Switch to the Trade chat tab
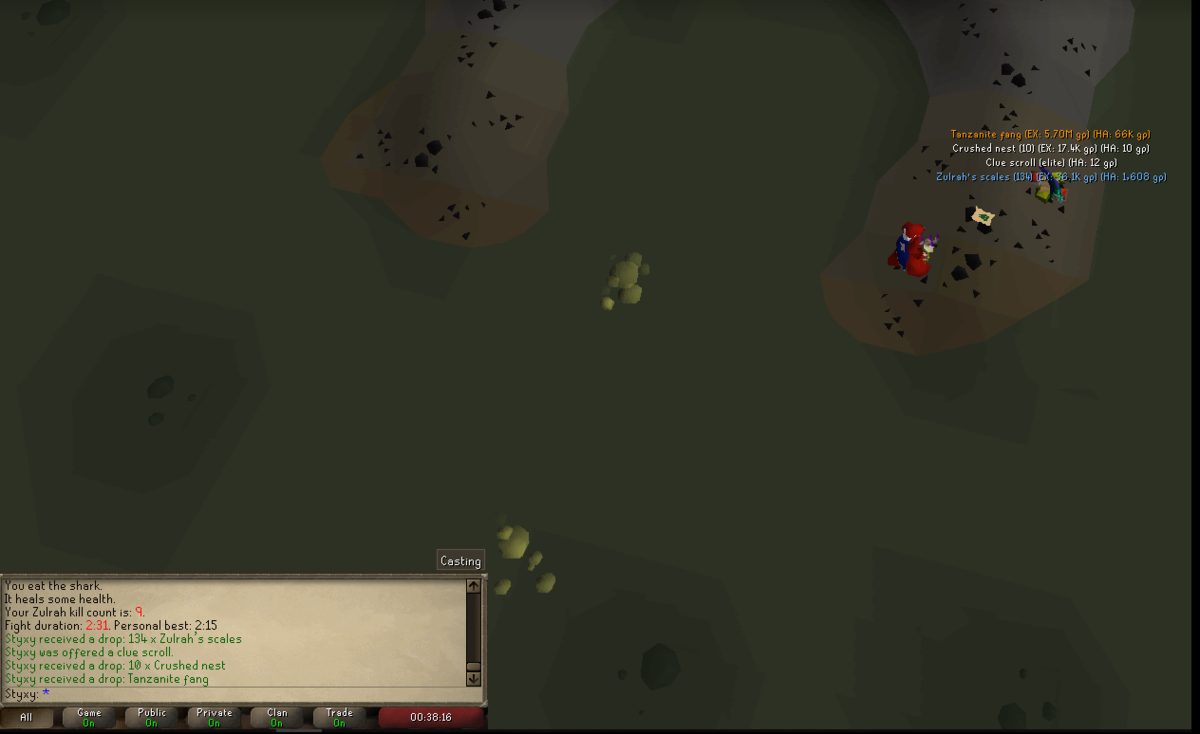 pos(339,717)
